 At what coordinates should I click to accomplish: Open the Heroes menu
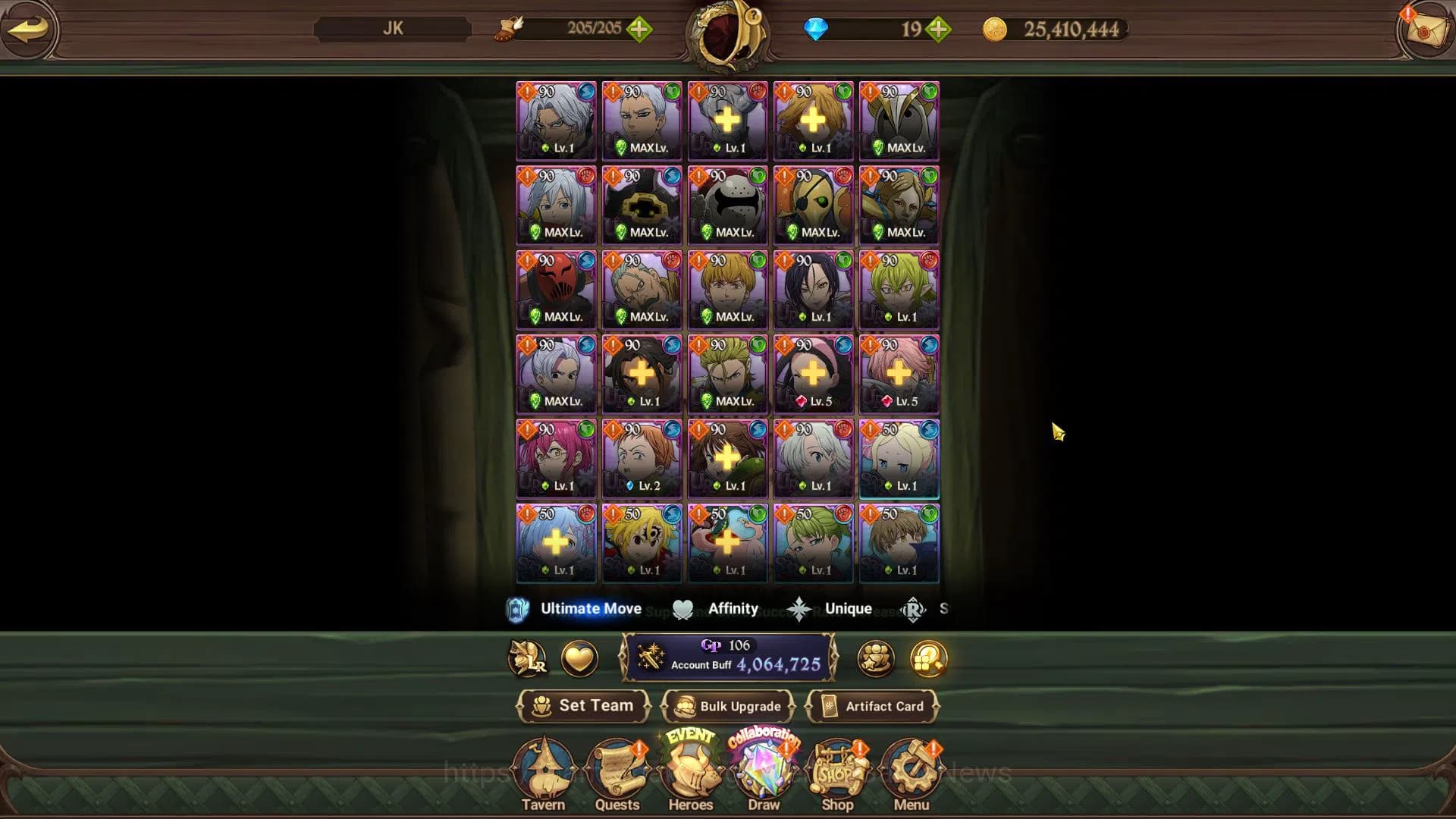[x=690, y=775]
